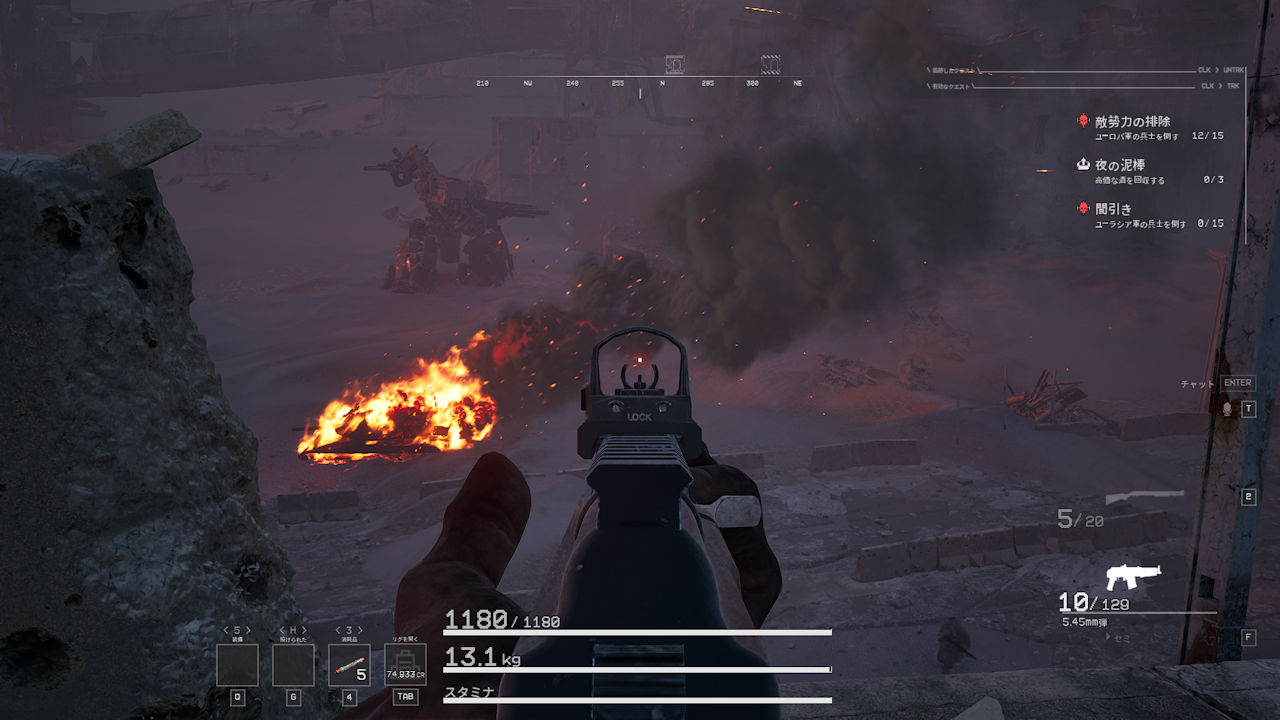Screen dimensions: 1280x720
Task: Click the microphone voice chat icon
Action: [1227, 409]
